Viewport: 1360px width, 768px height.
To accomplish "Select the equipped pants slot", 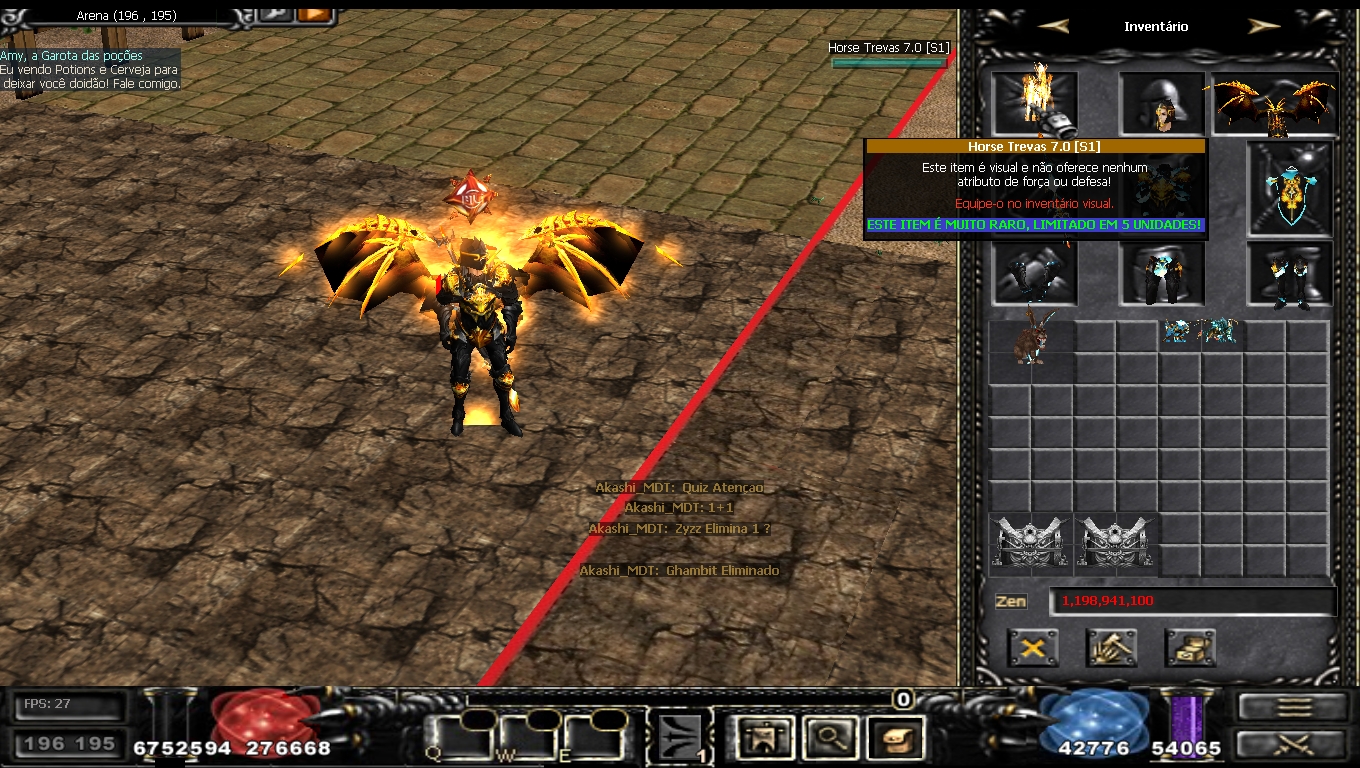I will (x=1162, y=274).
